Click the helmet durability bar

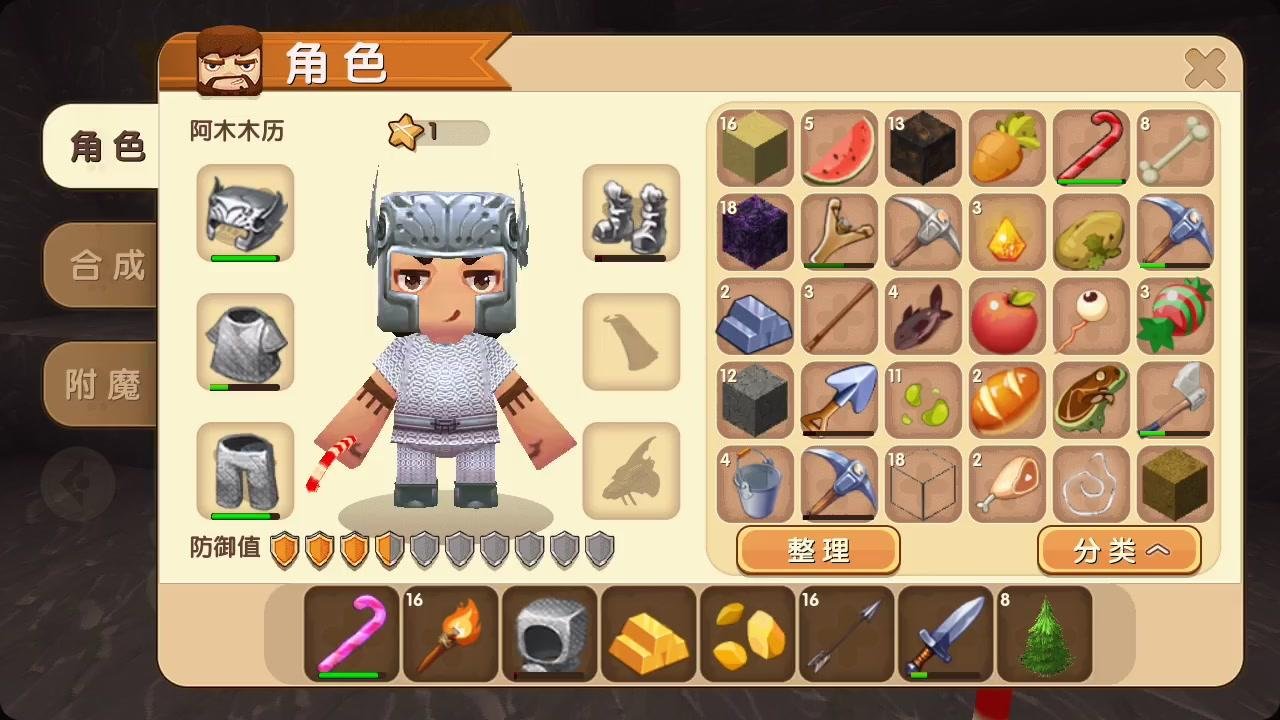245,259
